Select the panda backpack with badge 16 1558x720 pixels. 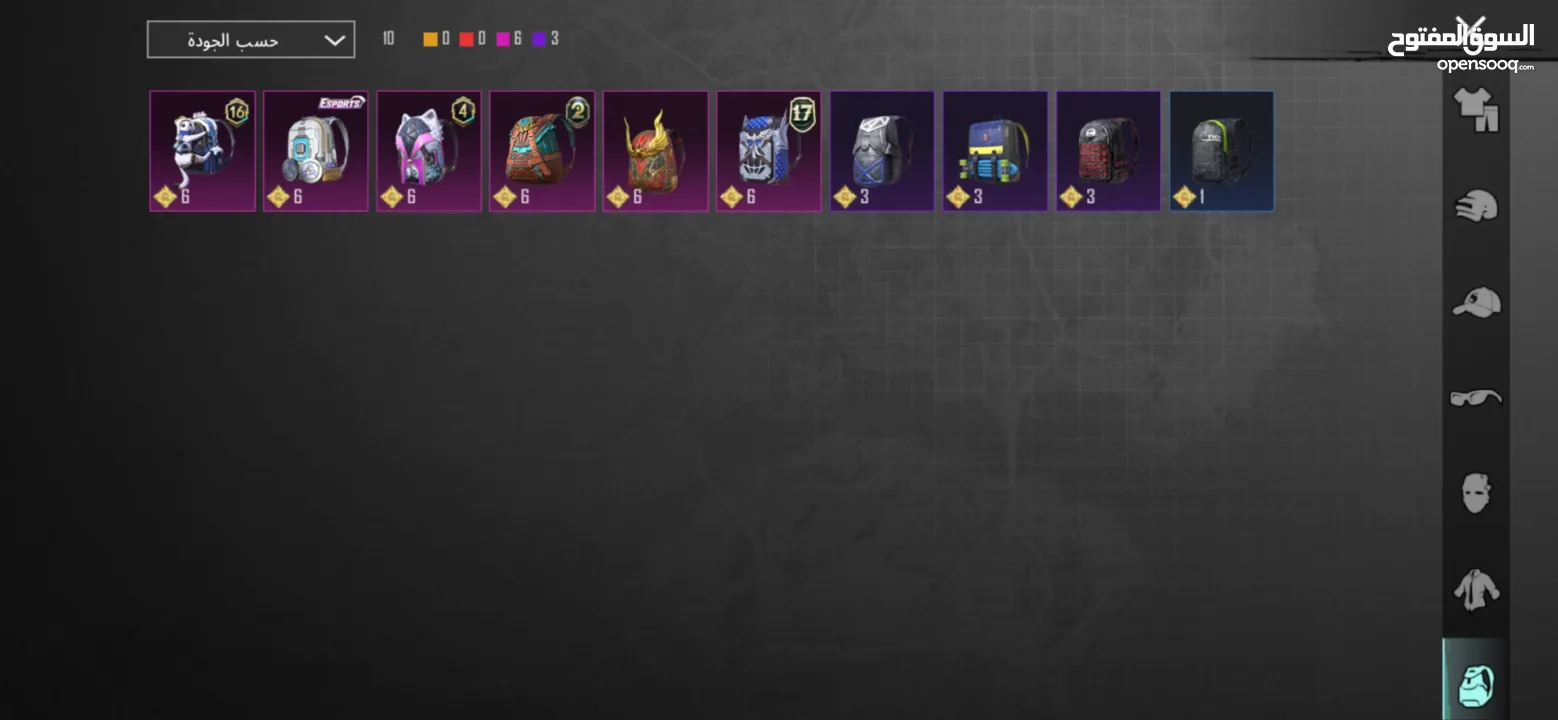(x=203, y=151)
